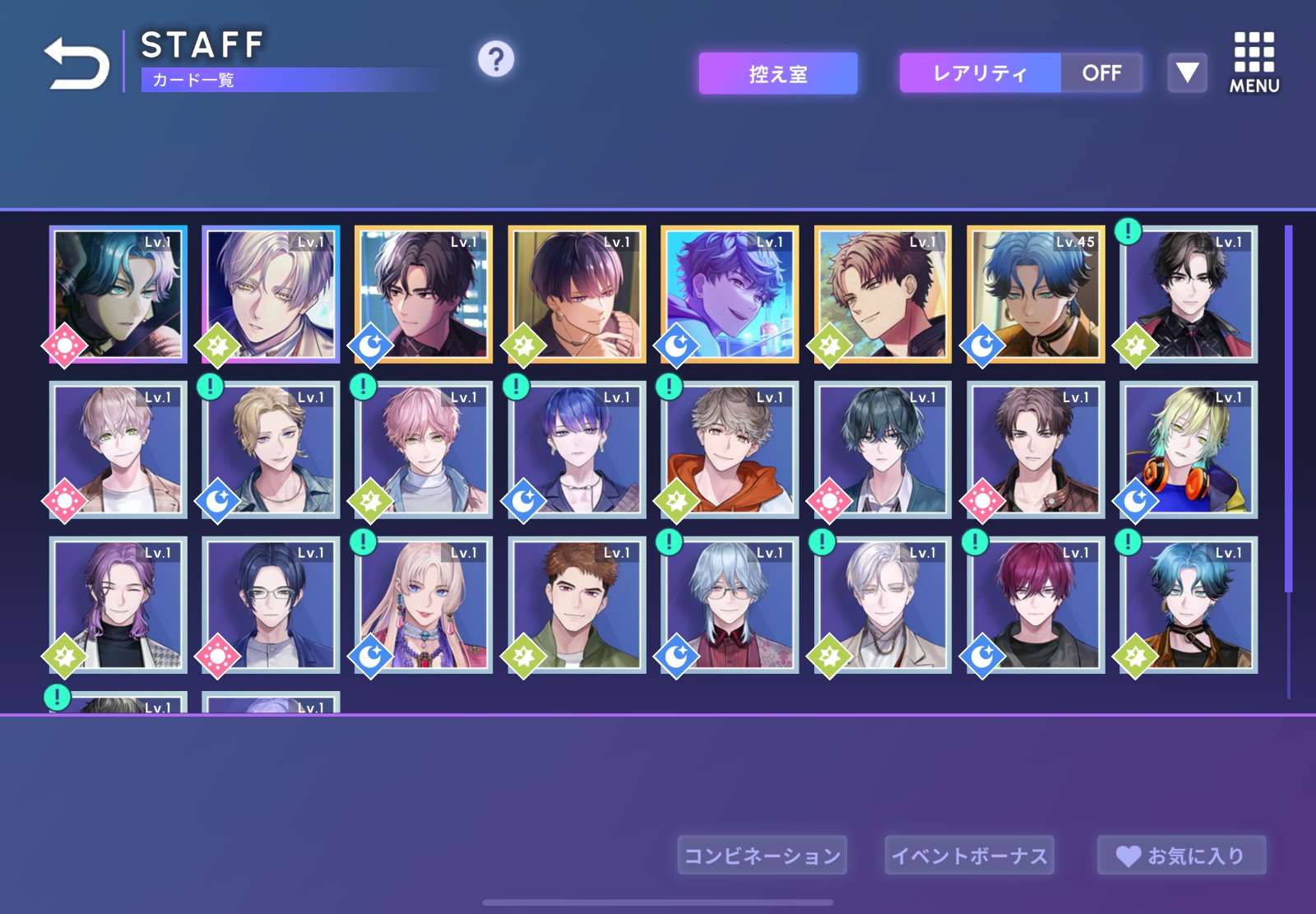Open the MENU grid
Image resolution: width=1316 pixels, height=914 pixels.
pos(1253,63)
